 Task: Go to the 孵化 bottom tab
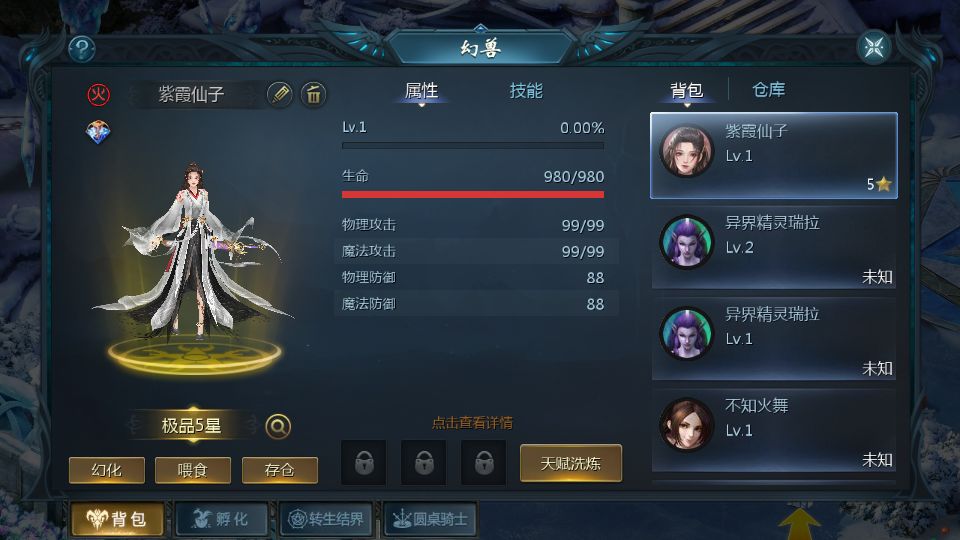pyautogui.click(x=221, y=519)
